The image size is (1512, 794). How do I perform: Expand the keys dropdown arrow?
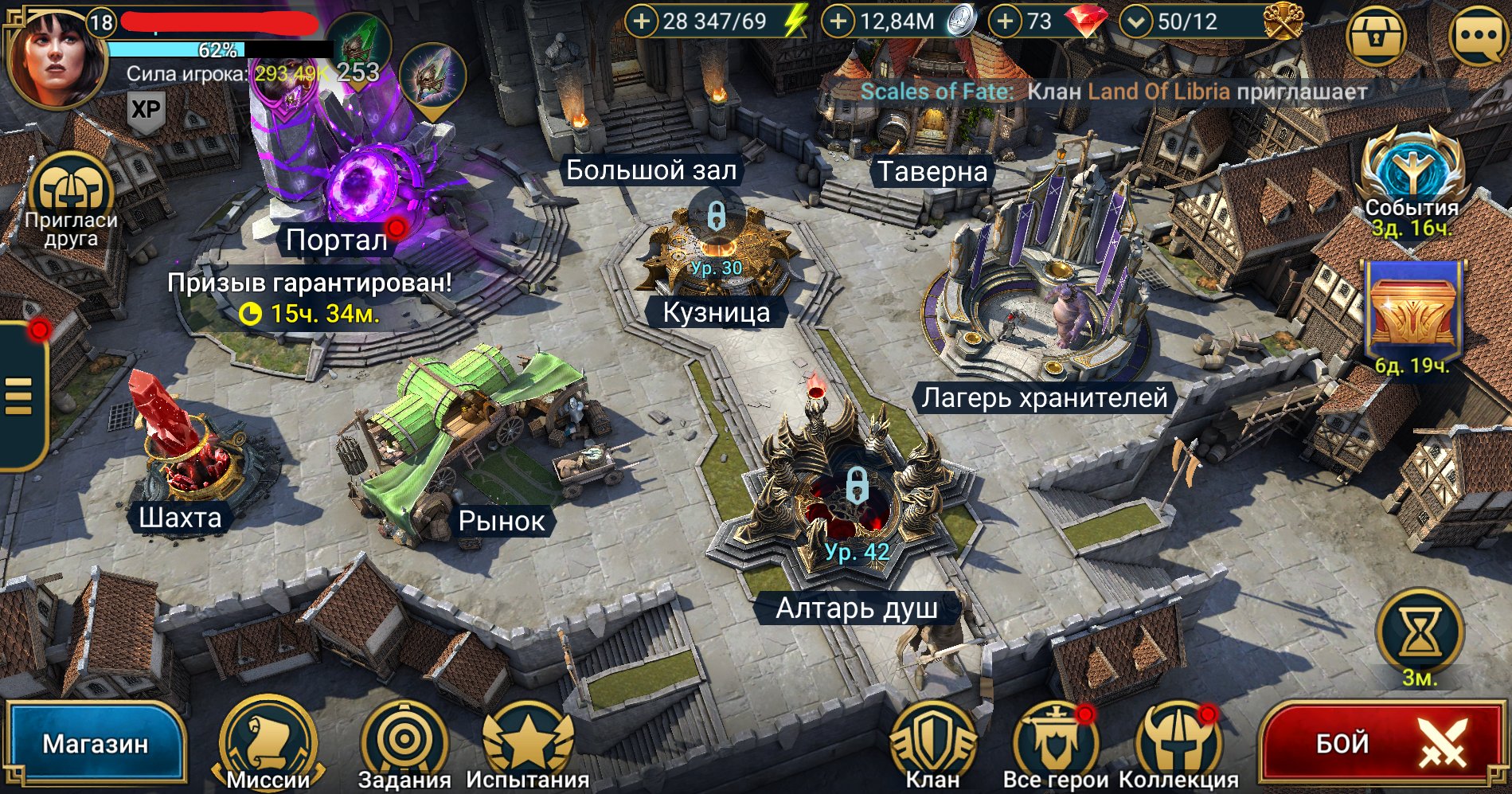(1136, 22)
